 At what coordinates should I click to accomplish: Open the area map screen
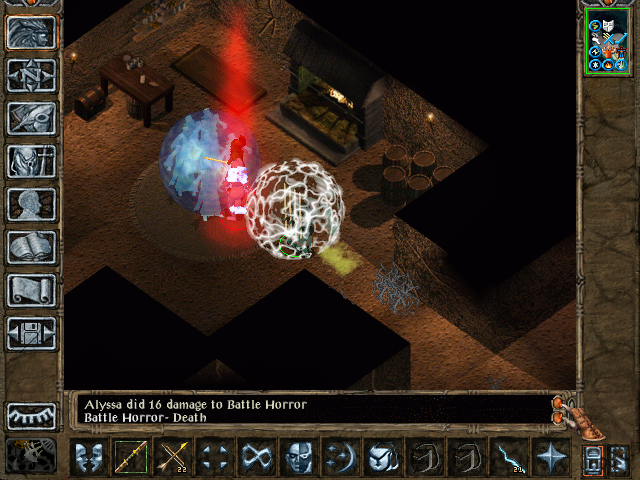pos(31,75)
